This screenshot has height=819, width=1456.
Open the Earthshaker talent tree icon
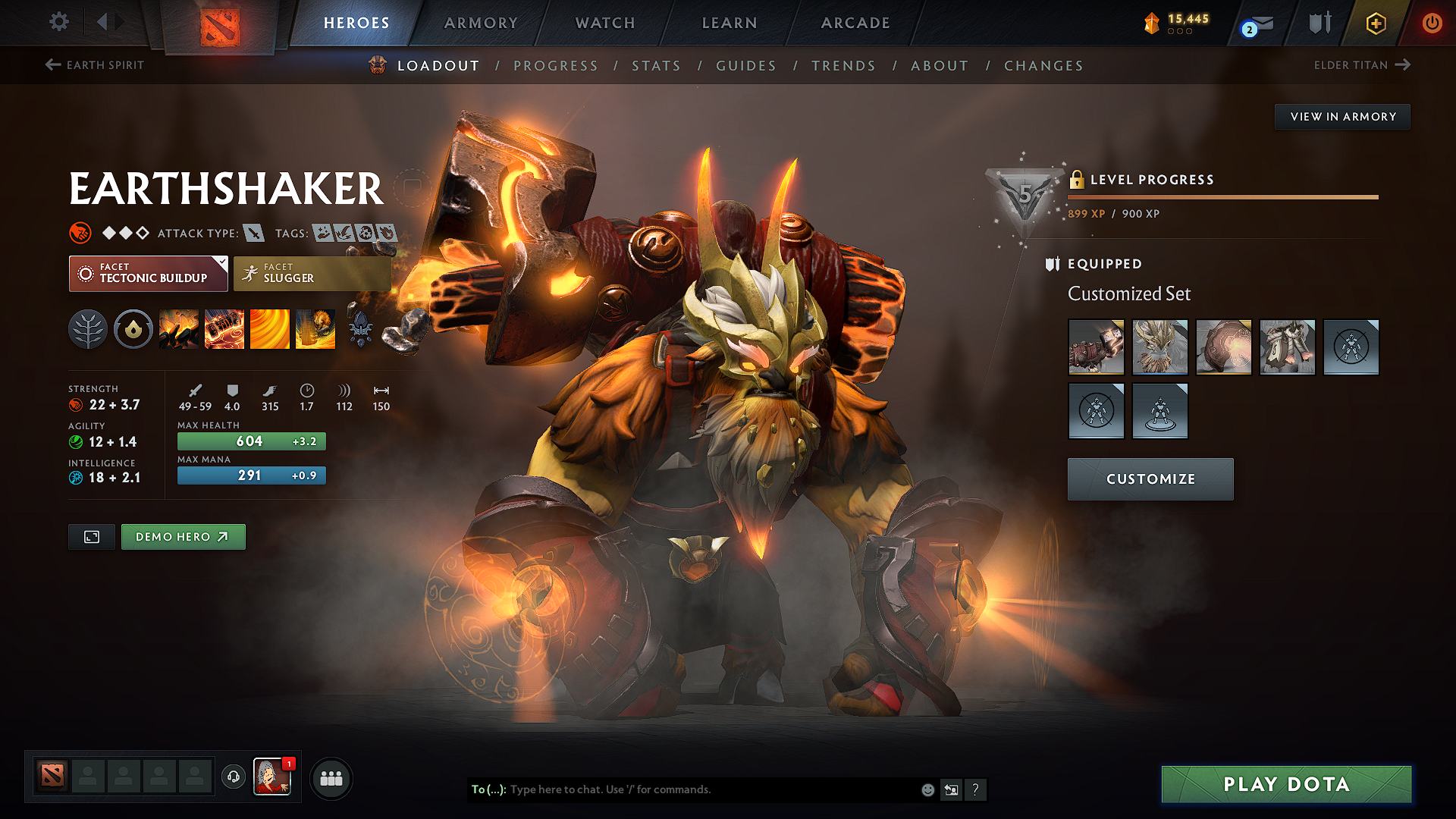pos(88,328)
